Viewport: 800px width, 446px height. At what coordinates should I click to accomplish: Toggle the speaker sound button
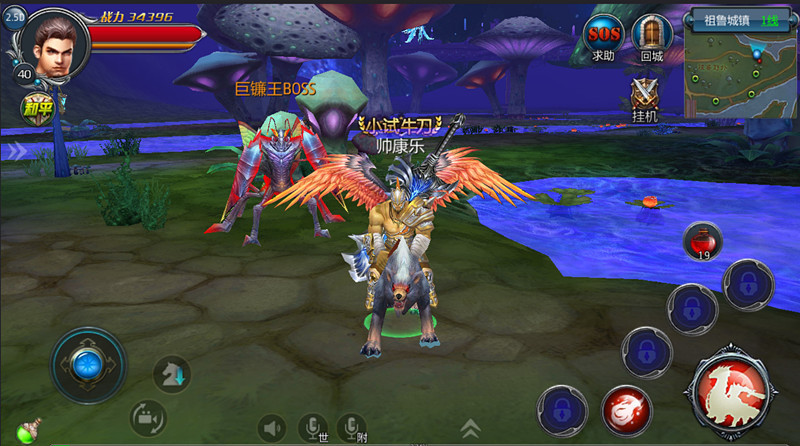(x=272, y=428)
